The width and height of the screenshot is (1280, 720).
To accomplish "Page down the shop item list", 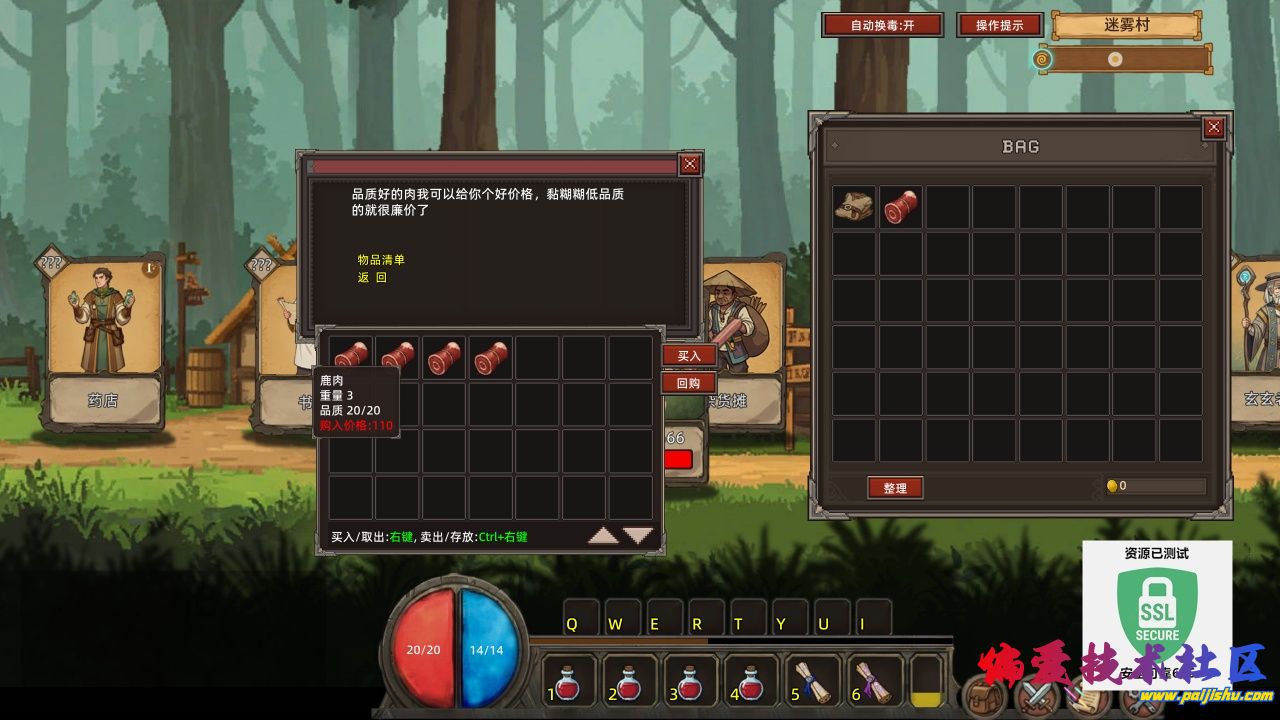I will click(638, 536).
